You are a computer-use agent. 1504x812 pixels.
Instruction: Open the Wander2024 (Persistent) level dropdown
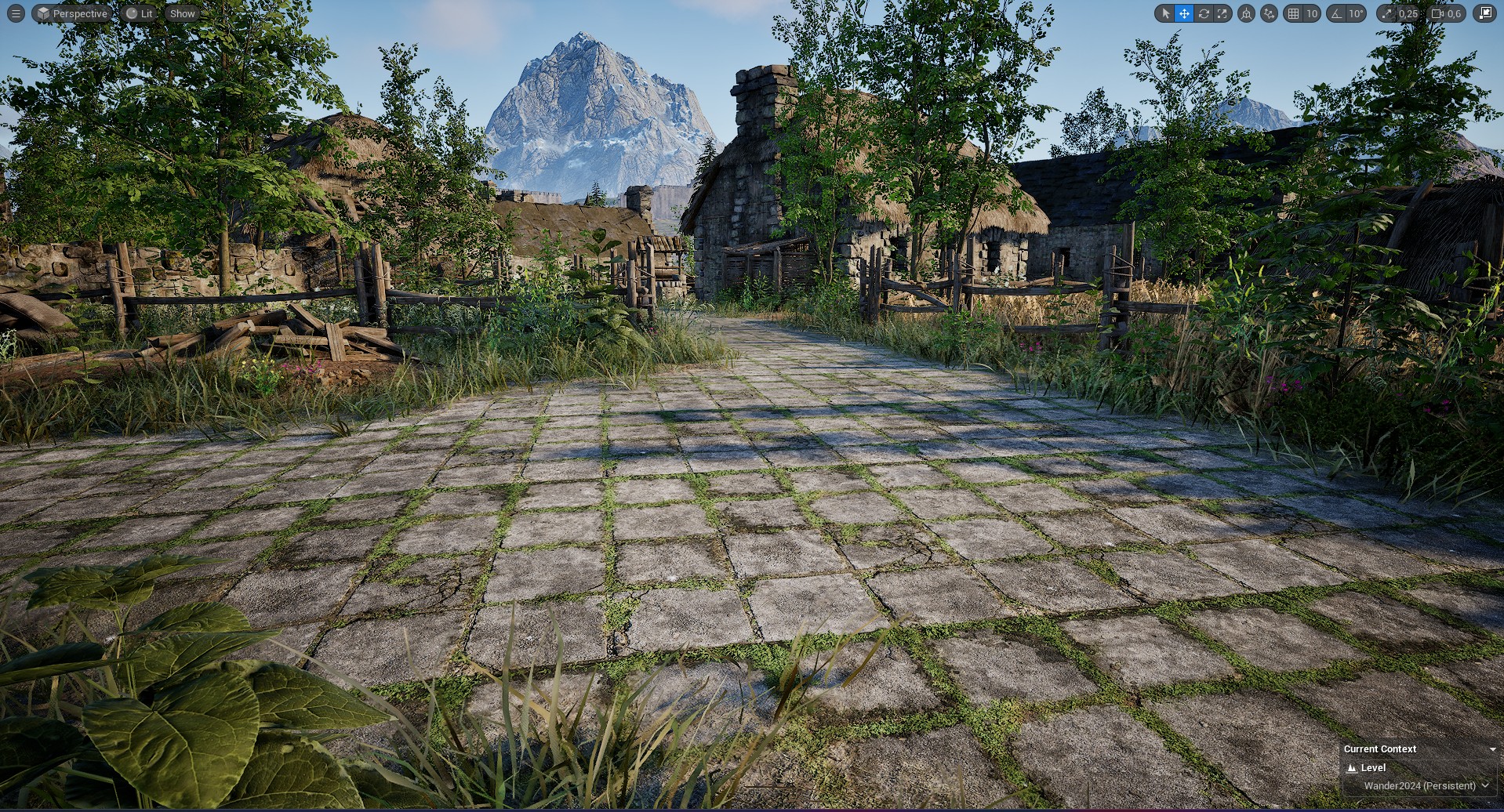(x=1421, y=785)
